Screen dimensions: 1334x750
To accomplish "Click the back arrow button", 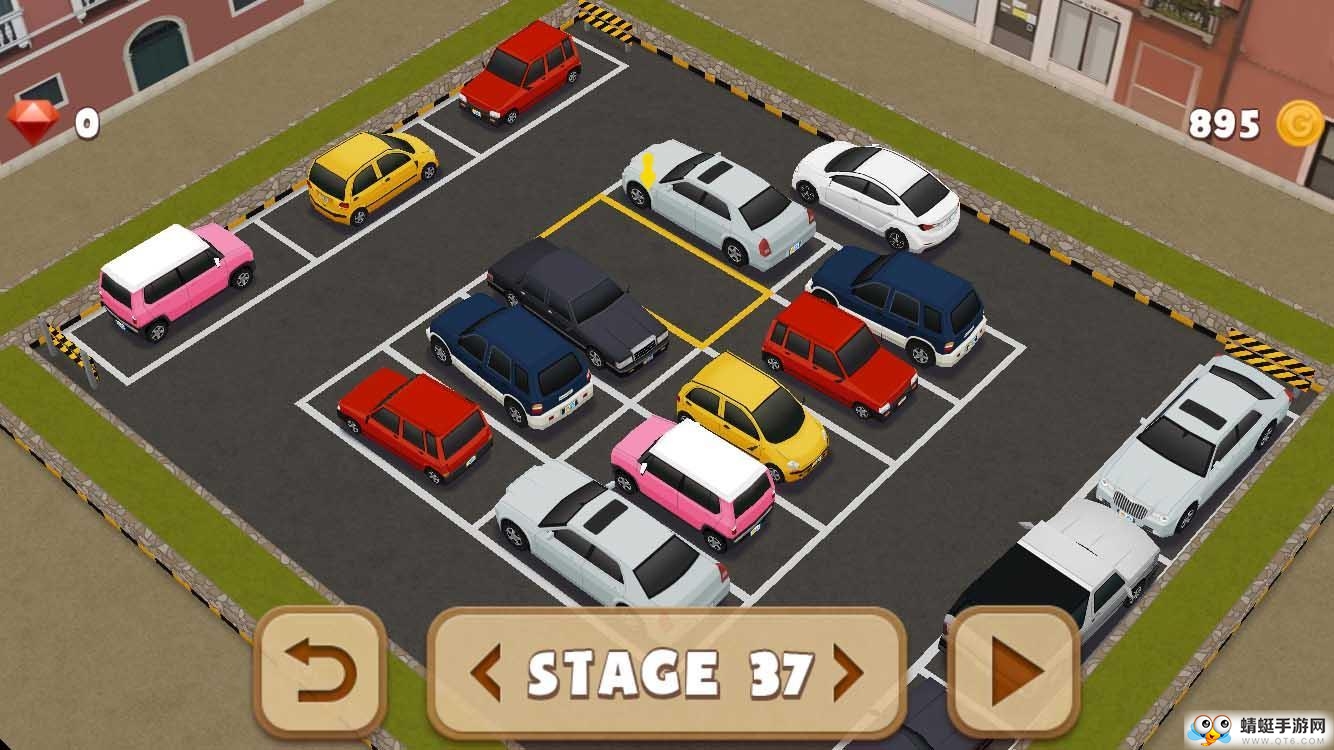I will click(x=320, y=671).
